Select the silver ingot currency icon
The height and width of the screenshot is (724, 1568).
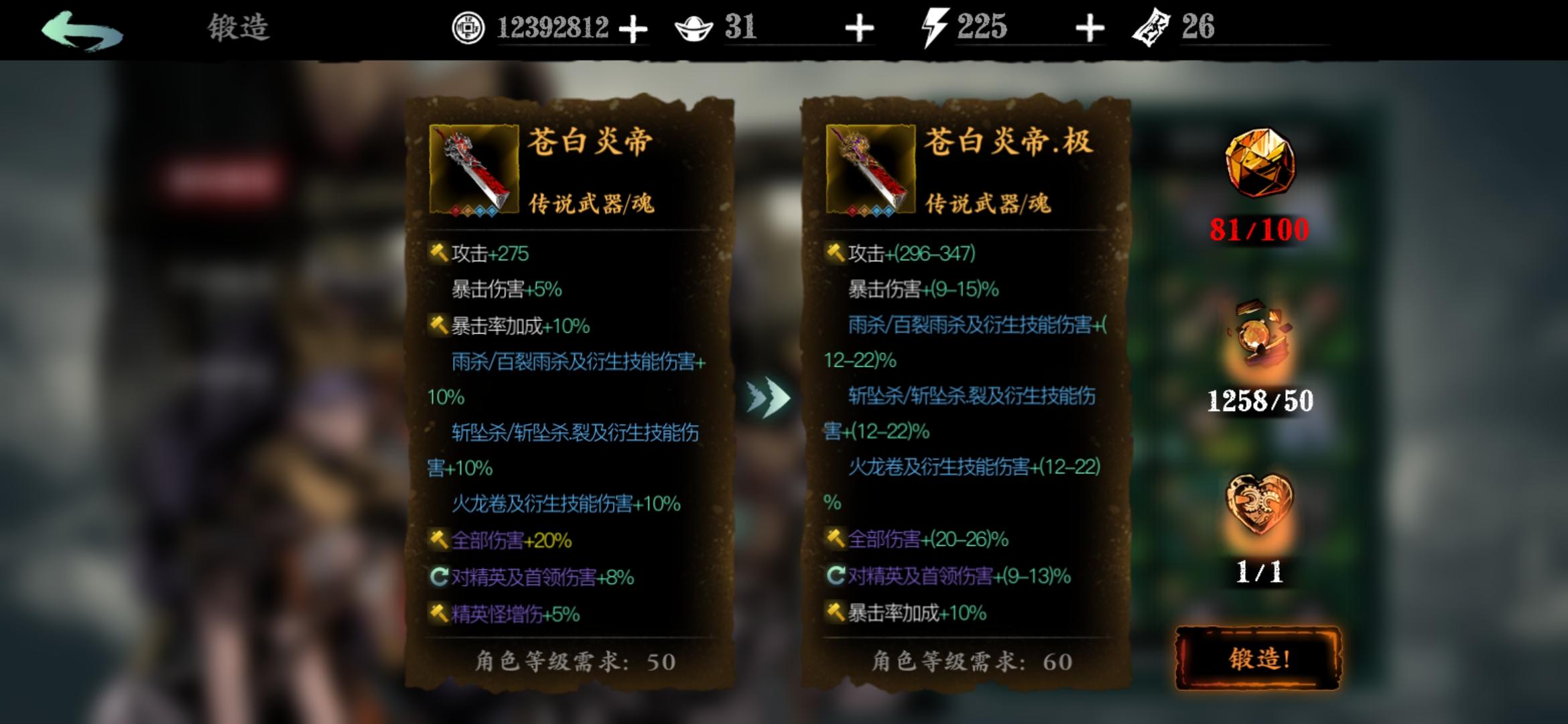(x=694, y=28)
